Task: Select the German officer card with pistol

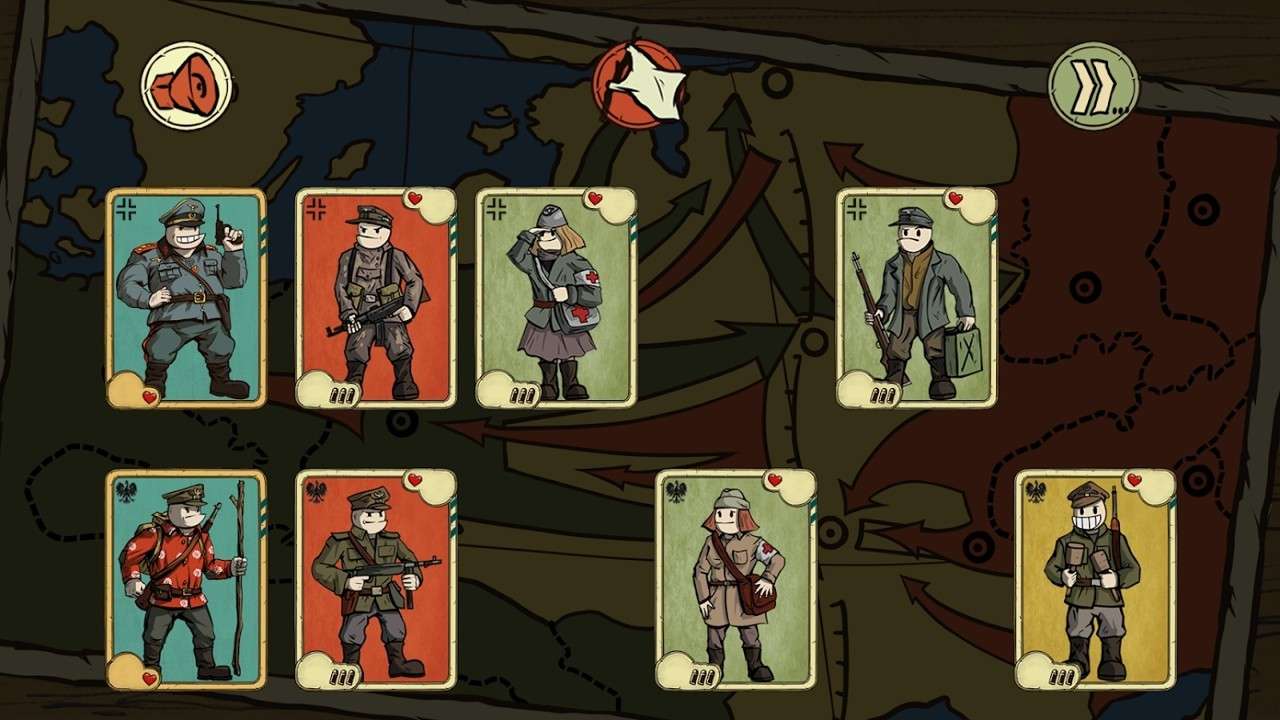Action: [x=186, y=298]
